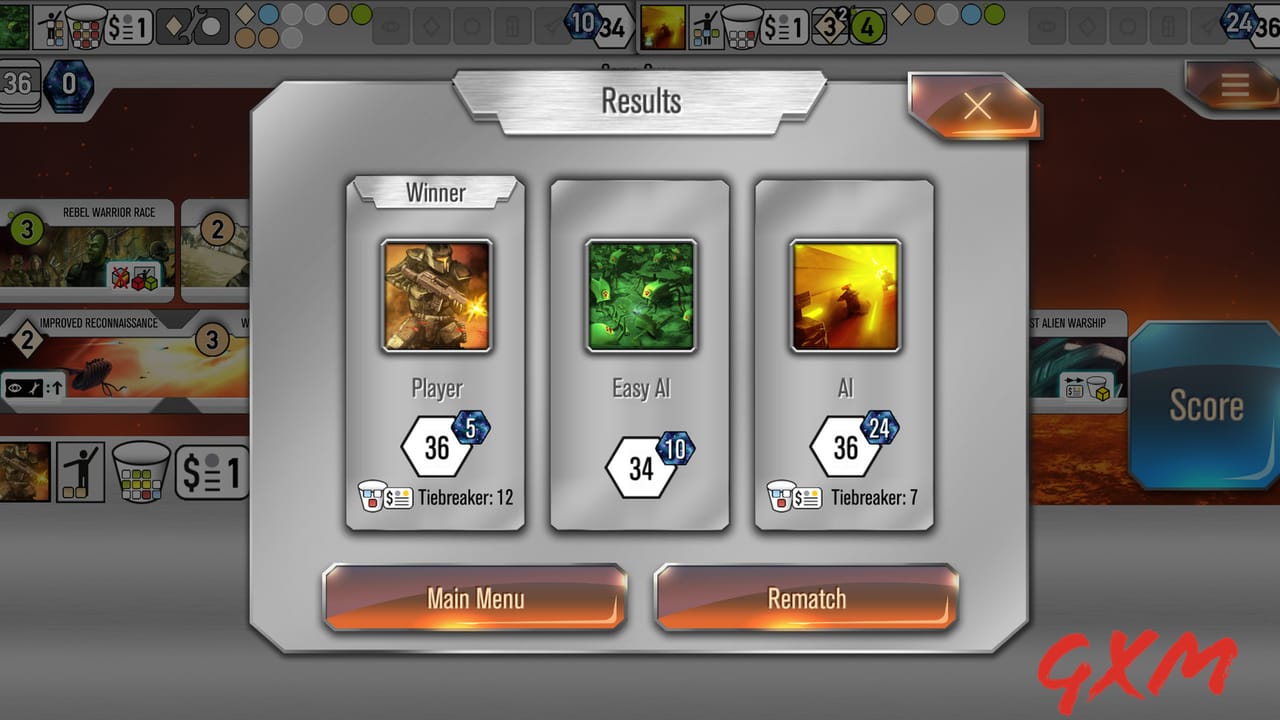This screenshot has height=720, width=1280.
Task: Click the Rematch button
Action: coord(805,598)
